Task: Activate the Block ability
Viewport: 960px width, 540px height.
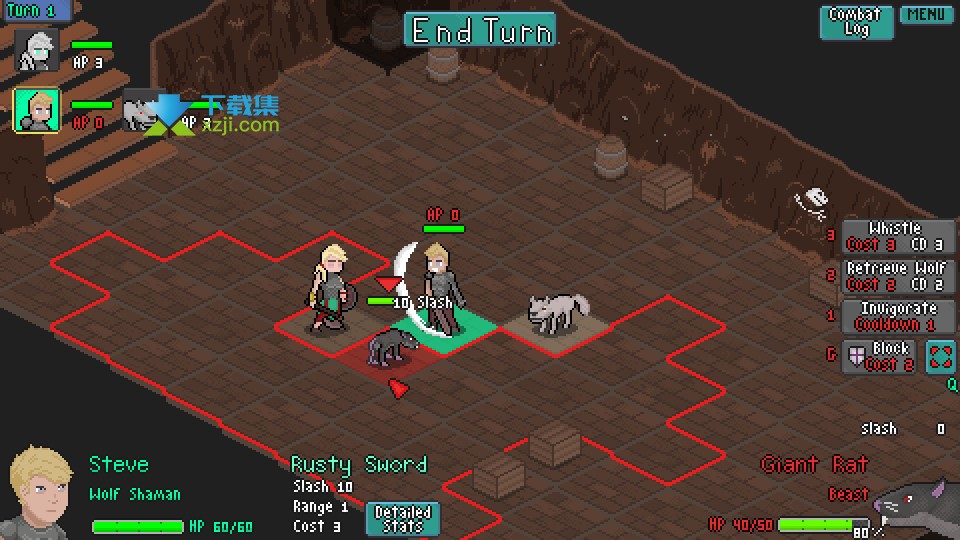Action: click(879, 356)
